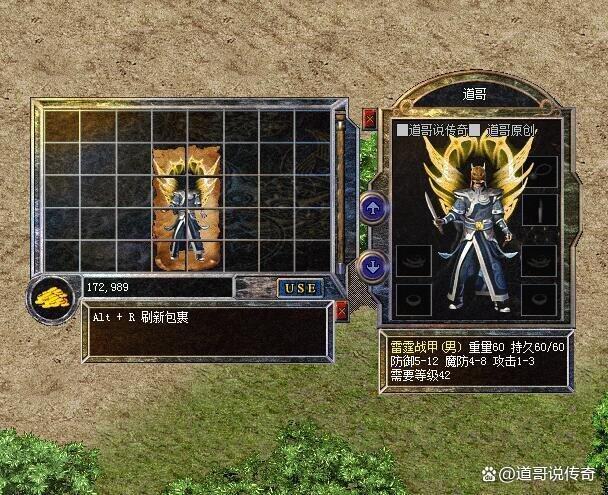Select the candle equipment slot

click(x=541, y=210)
